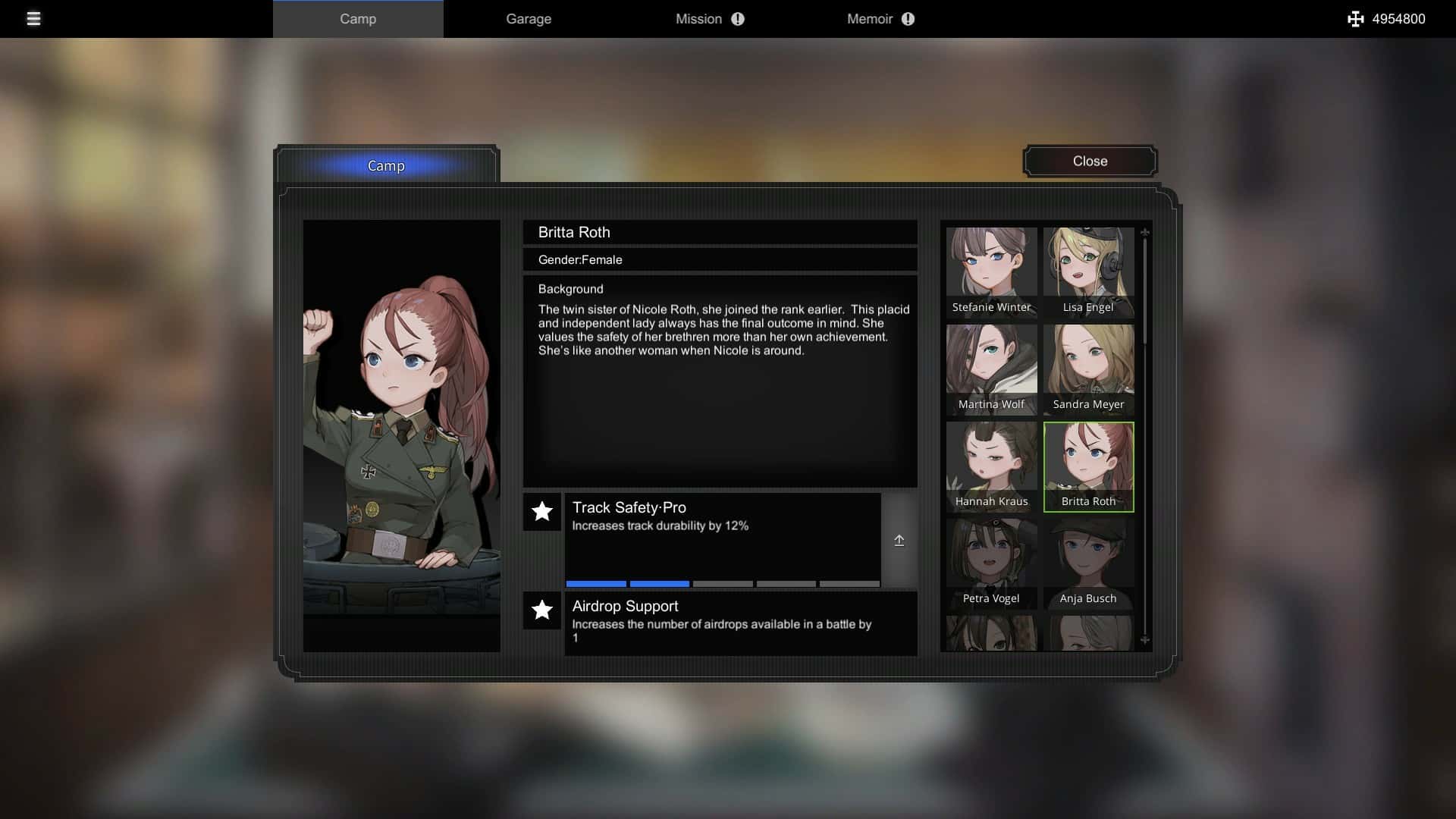Select Sandra Meyer portrait

1088,369
